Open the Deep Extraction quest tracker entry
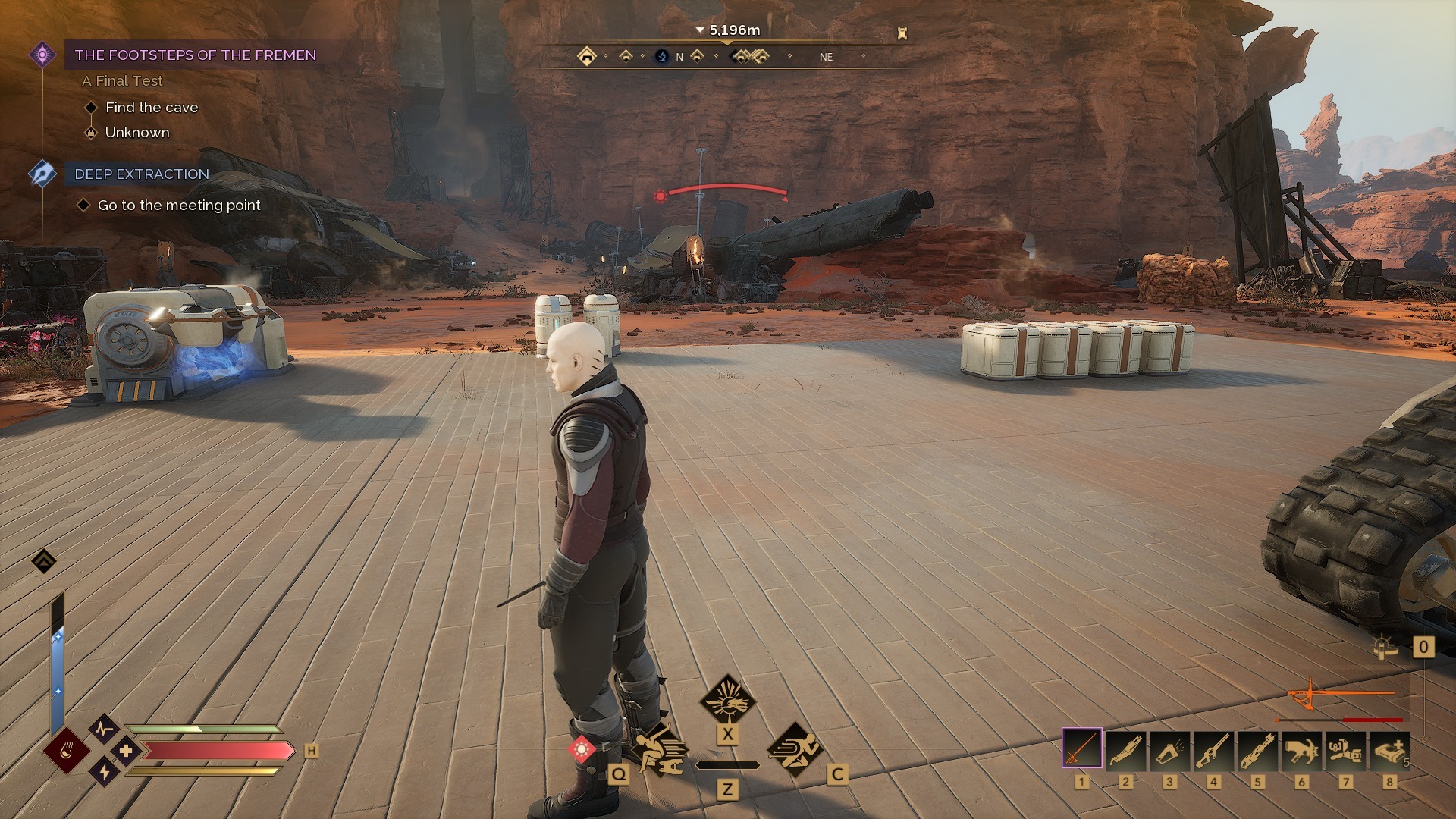The width and height of the screenshot is (1456, 819). click(142, 174)
